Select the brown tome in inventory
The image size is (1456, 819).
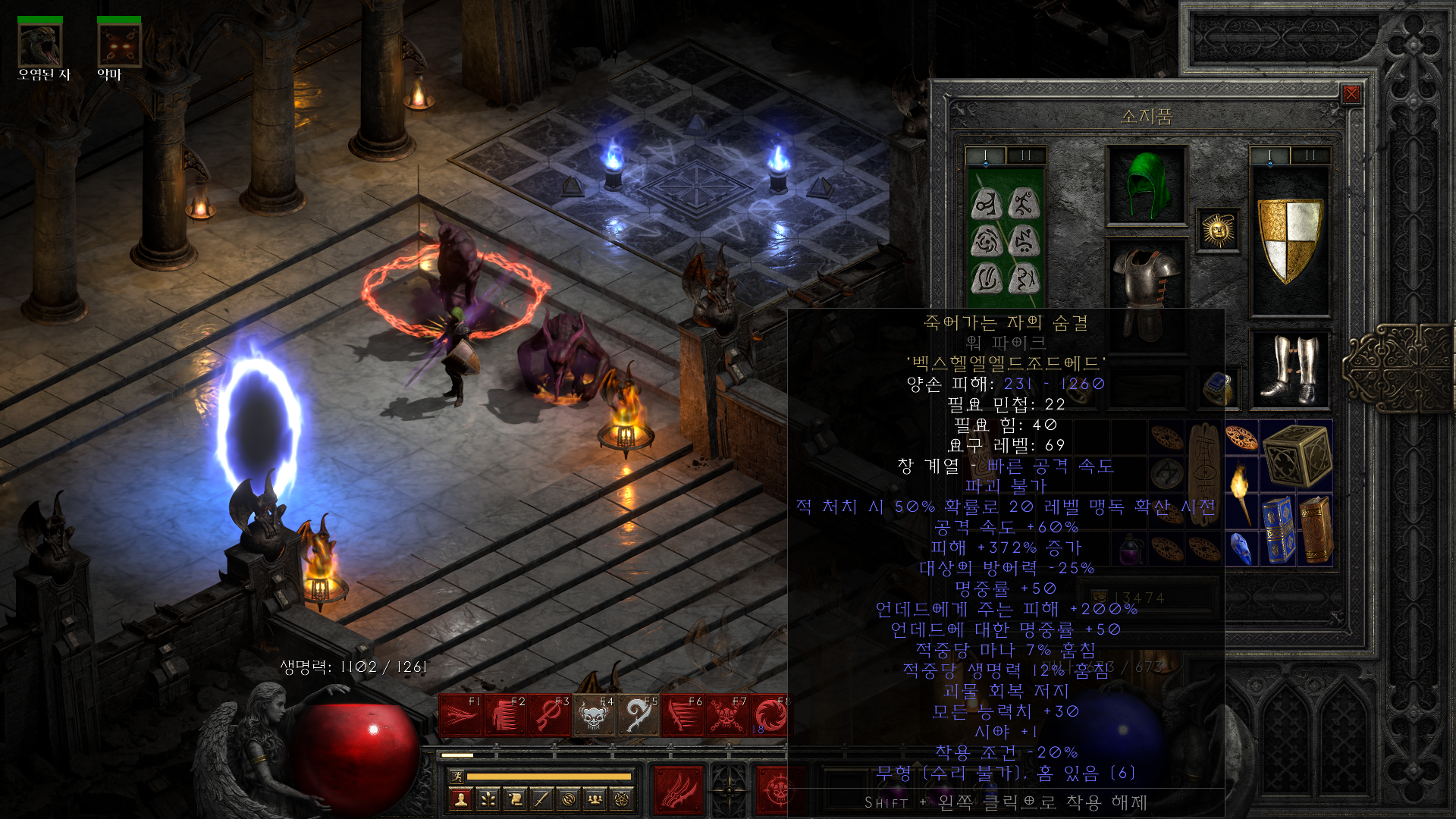coord(1316,529)
